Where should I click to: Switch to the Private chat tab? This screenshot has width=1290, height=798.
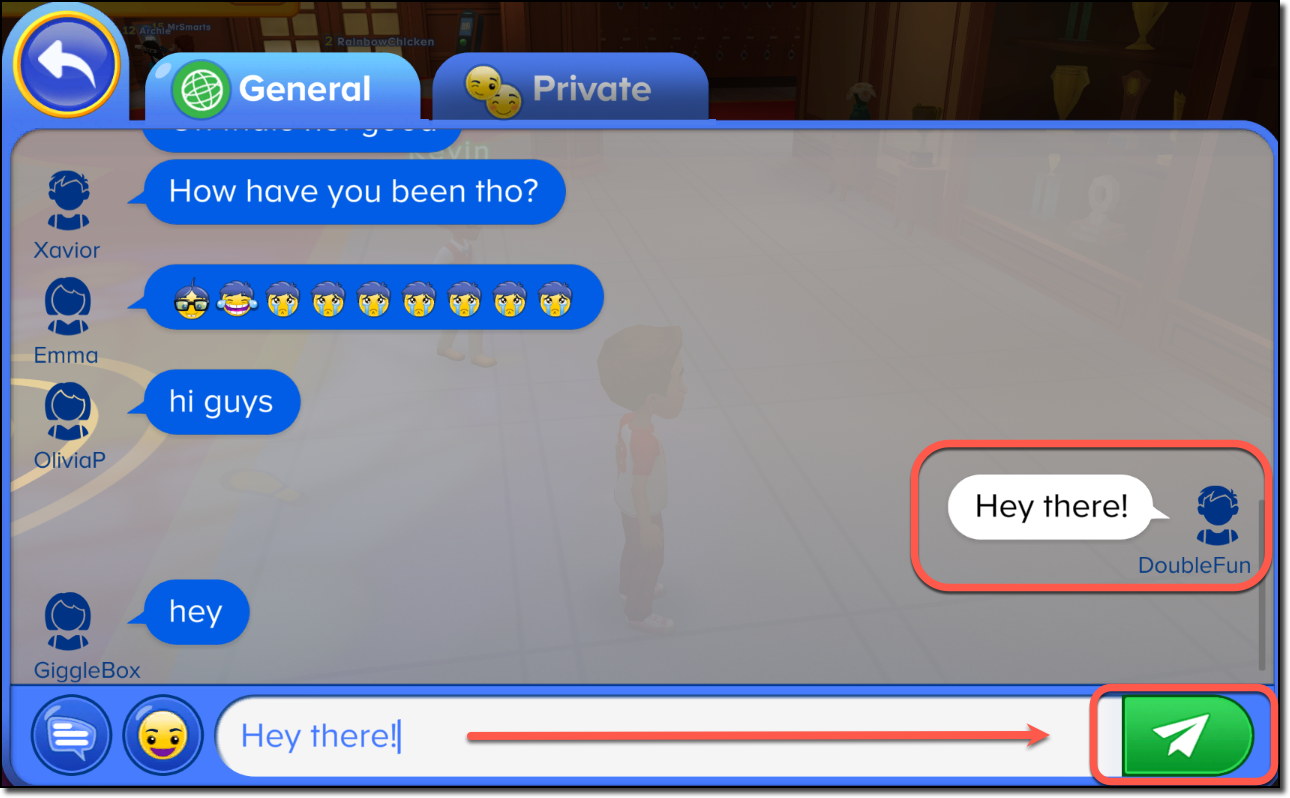[570, 88]
